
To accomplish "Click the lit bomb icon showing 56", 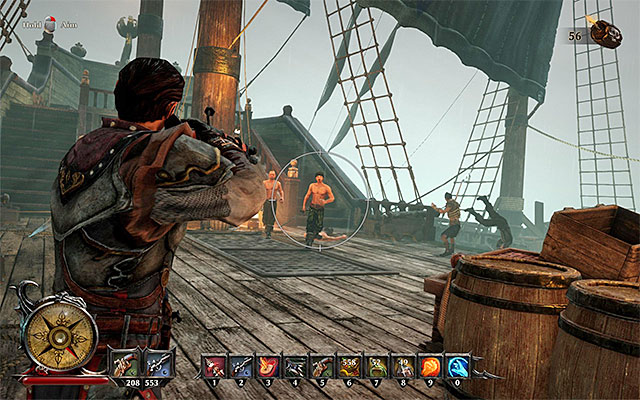I will point(605,32).
